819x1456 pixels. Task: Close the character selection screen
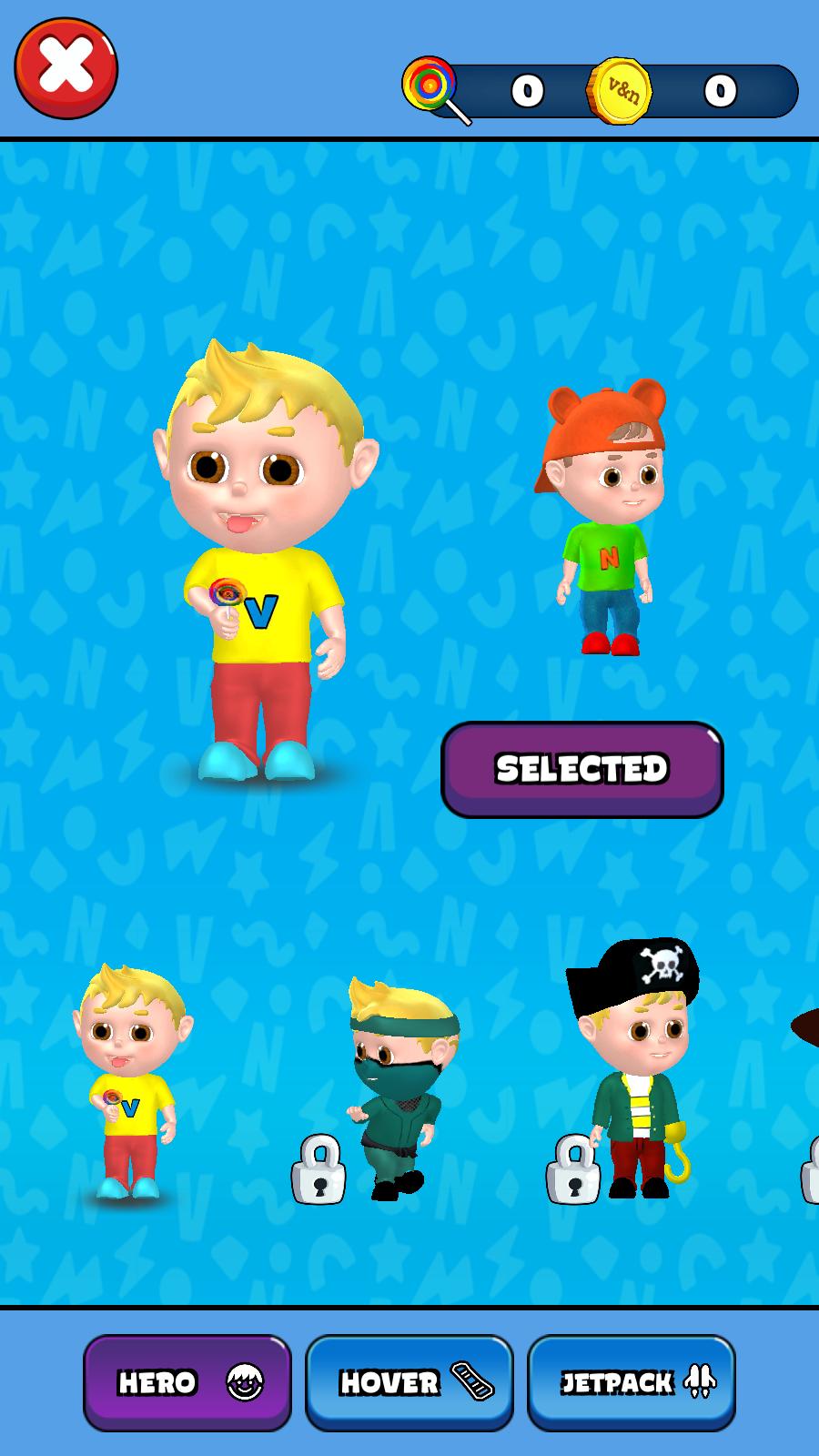(x=66, y=68)
